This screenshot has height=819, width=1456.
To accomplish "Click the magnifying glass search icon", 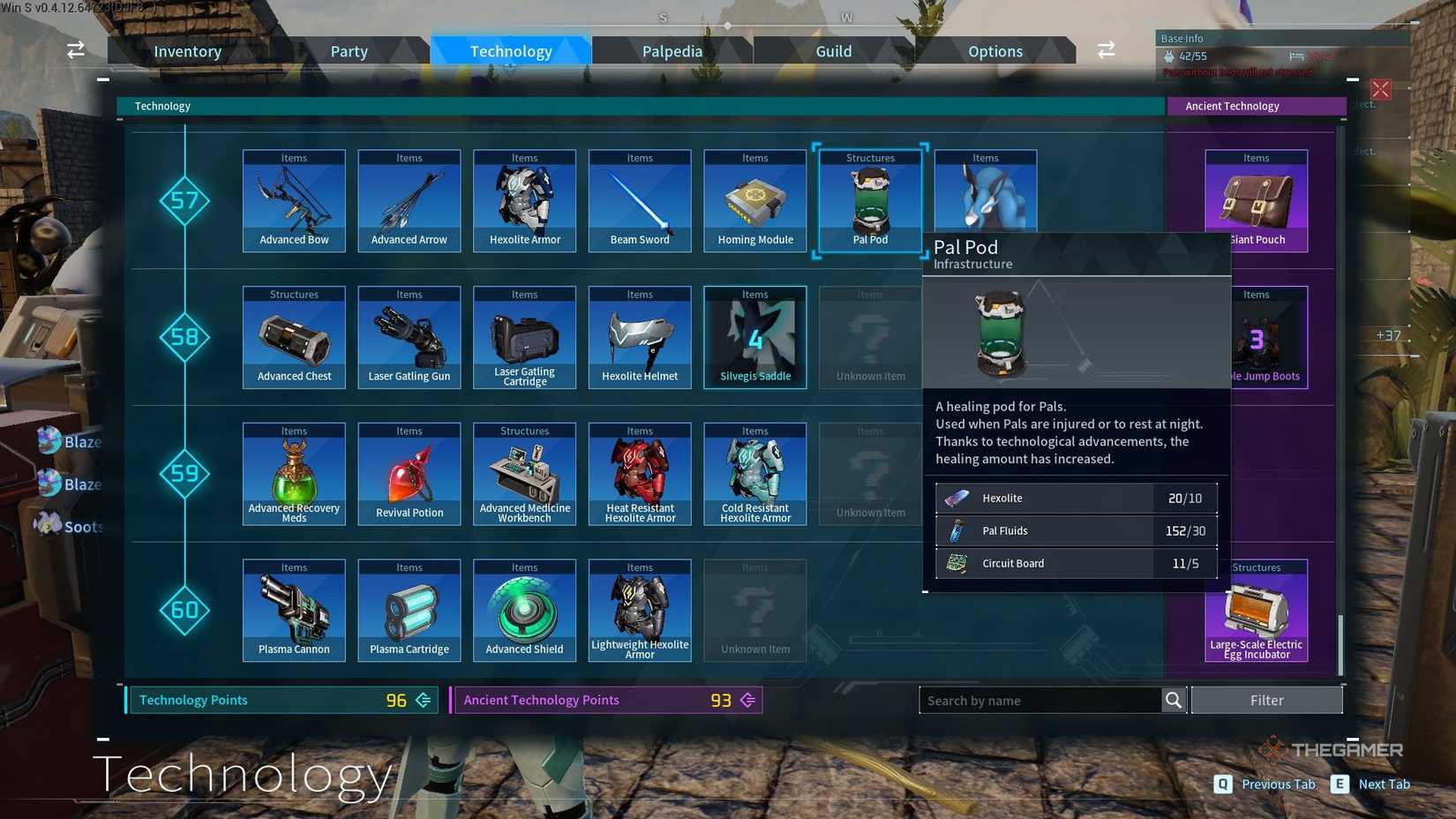I will [1174, 700].
